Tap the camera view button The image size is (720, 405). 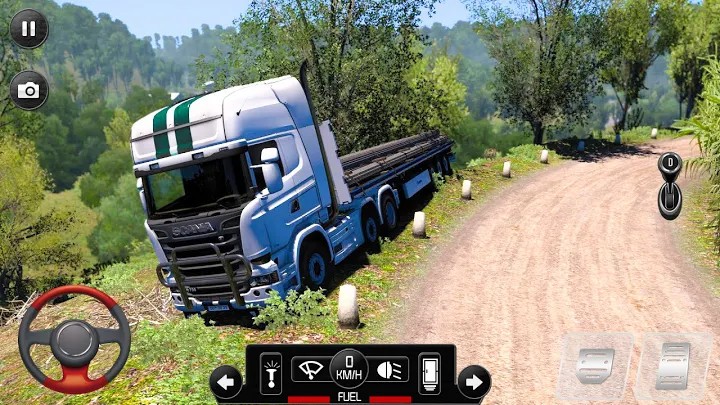click(x=29, y=91)
